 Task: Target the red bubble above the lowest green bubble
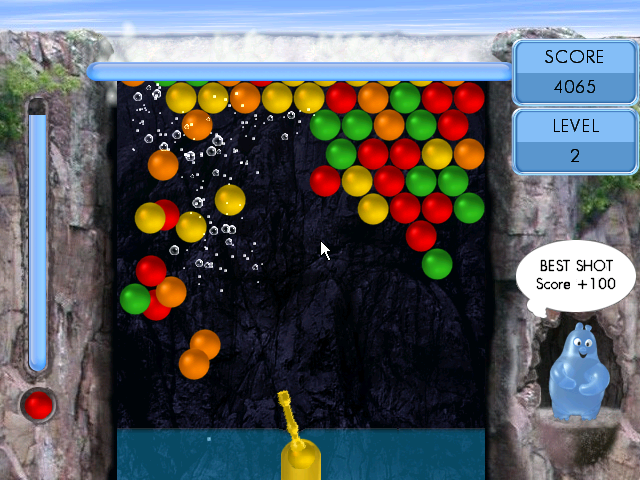click(x=421, y=236)
